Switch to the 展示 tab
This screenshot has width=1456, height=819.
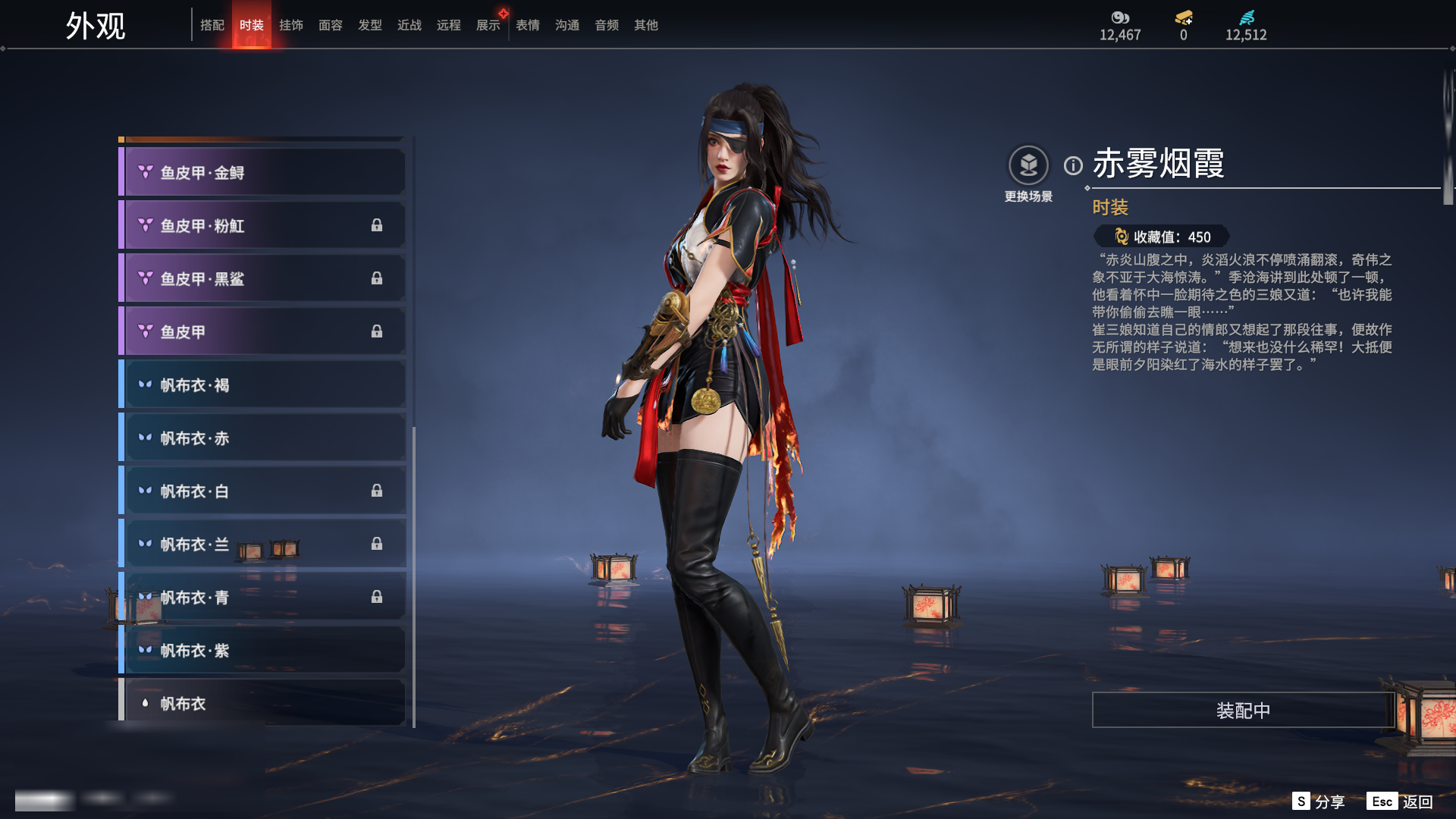(x=488, y=25)
